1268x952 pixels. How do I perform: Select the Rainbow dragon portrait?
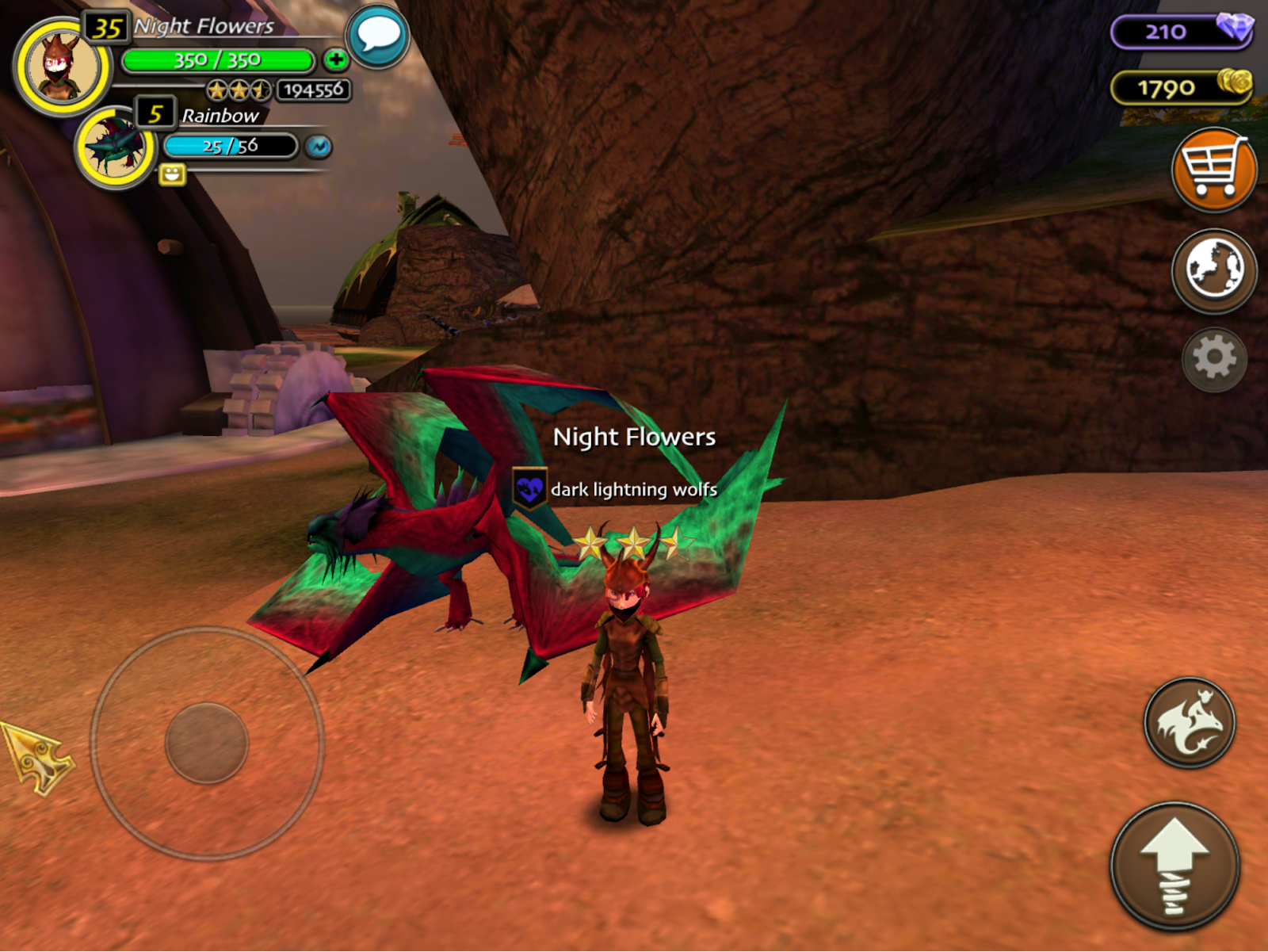point(116,148)
